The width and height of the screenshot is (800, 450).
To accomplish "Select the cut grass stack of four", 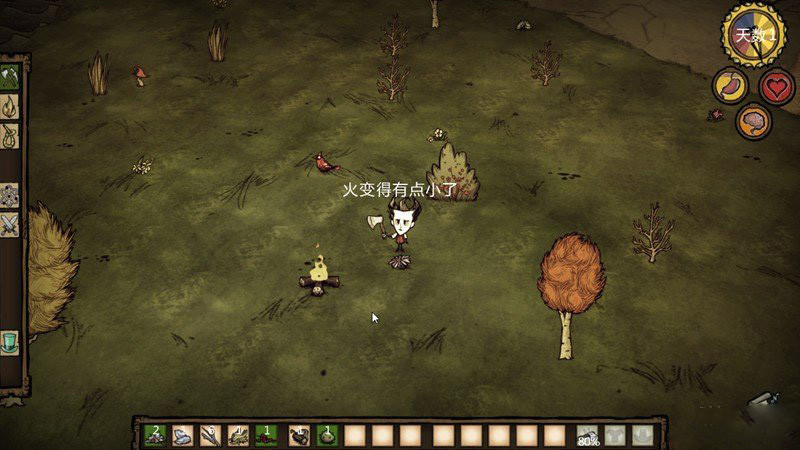I will (239, 435).
